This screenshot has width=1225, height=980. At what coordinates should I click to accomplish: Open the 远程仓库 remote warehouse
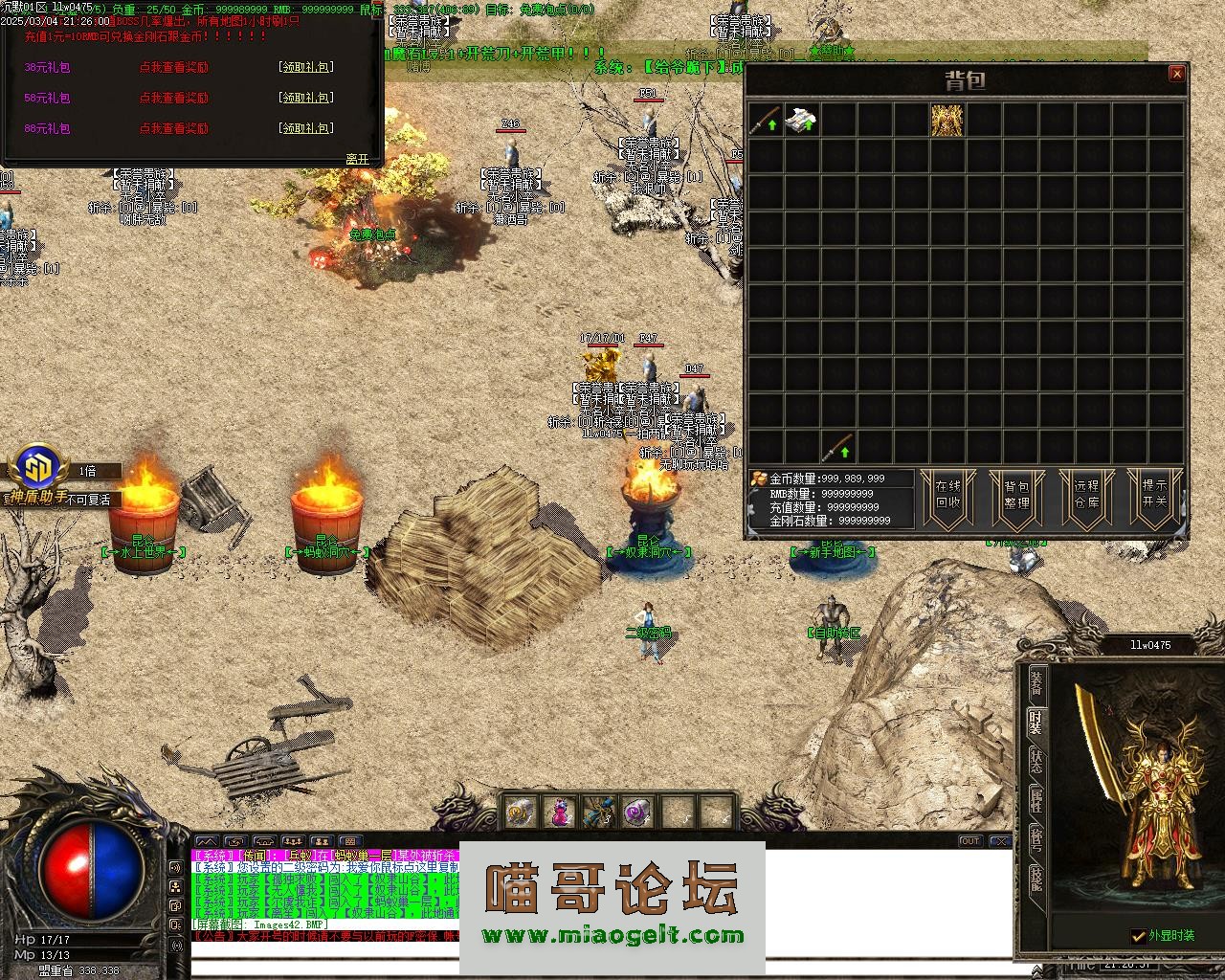[1086, 495]
